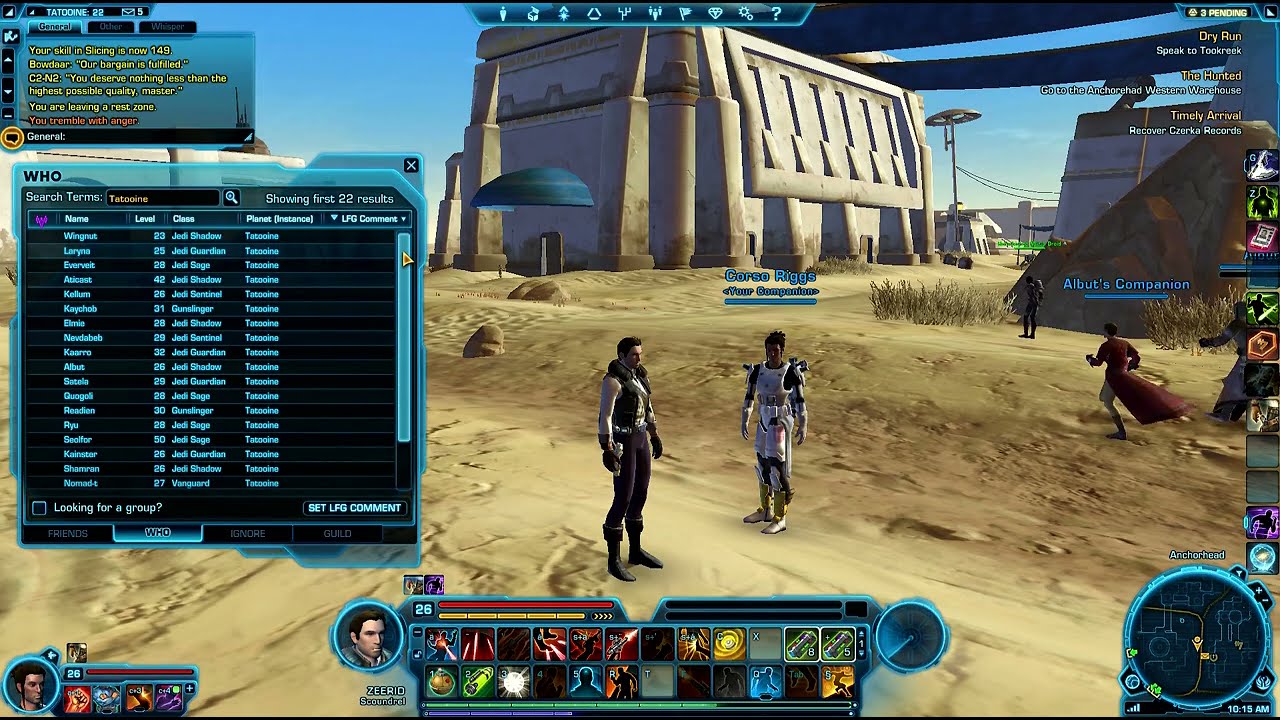Click the SET LFG COMMENT button

pos(354,508)
